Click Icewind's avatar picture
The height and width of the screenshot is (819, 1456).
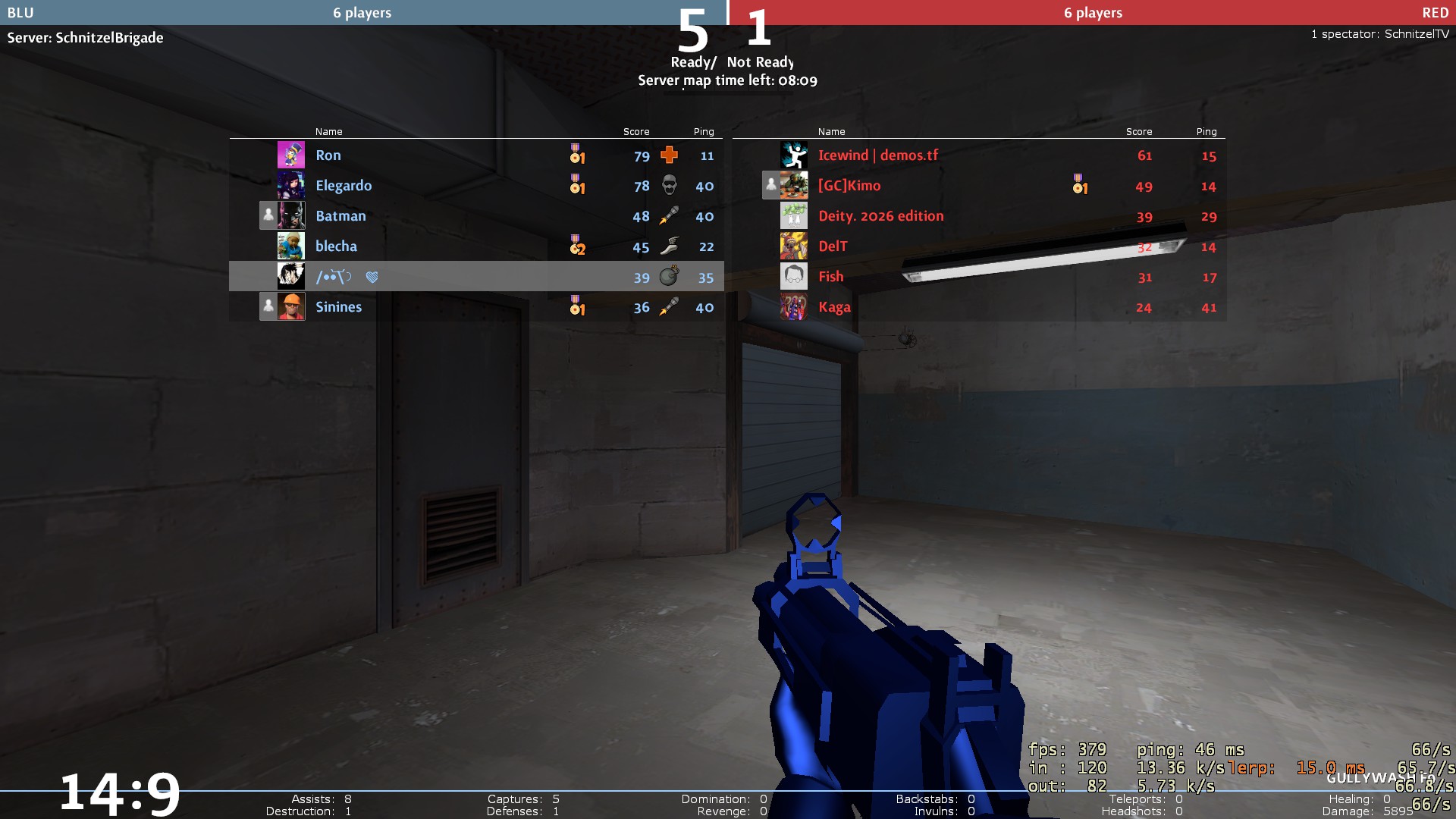(x=794, y=155)
